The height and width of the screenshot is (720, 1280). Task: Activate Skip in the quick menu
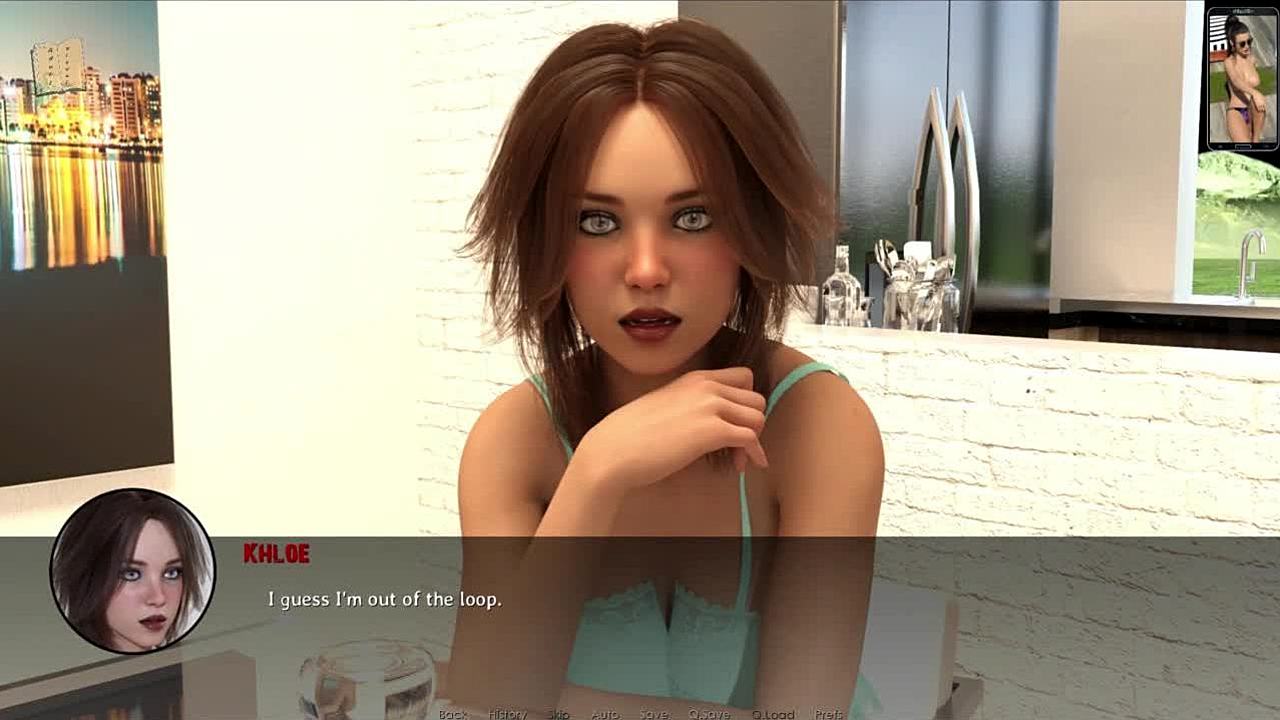(558, 714)
